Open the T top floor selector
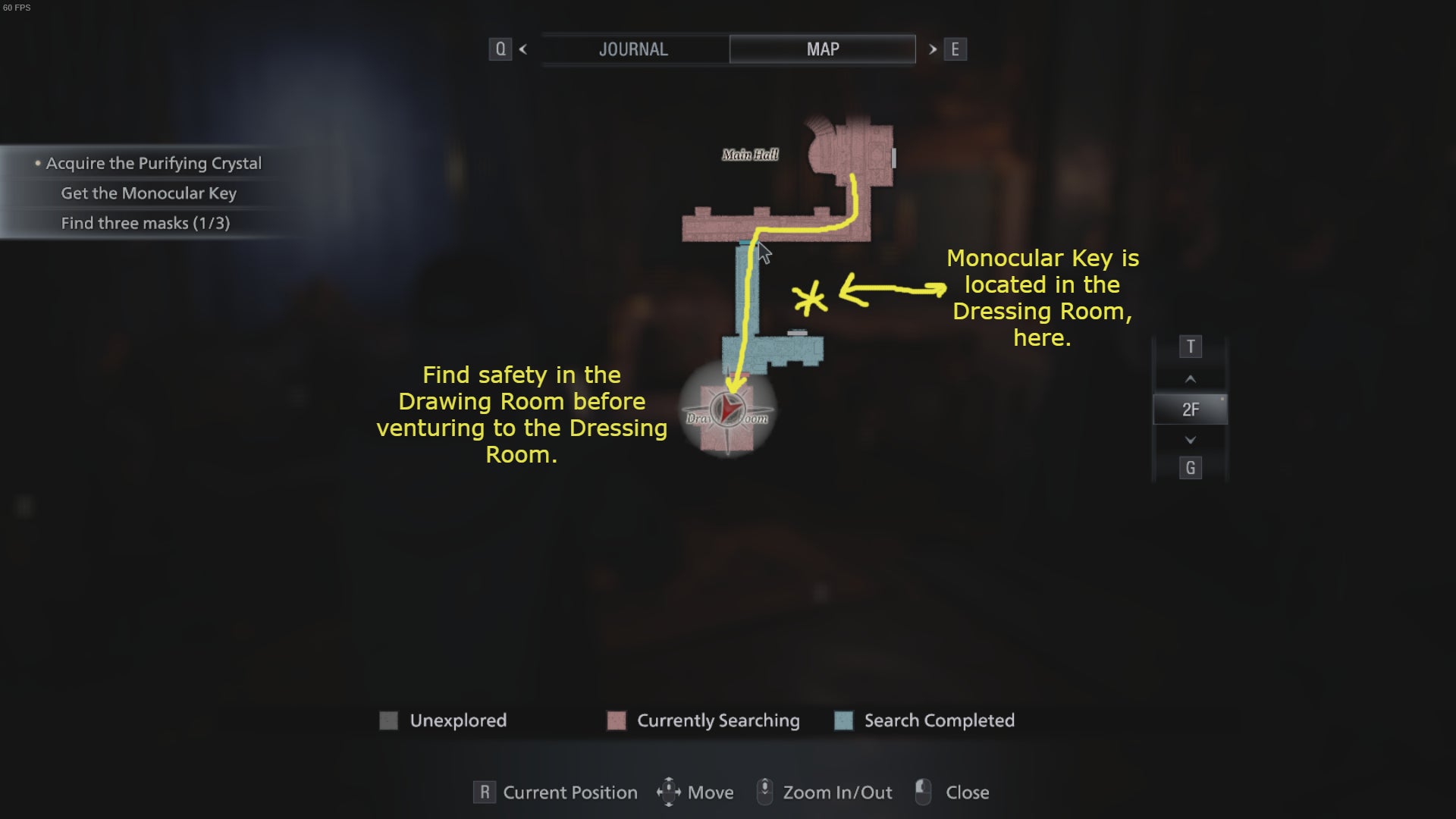The image size is (1456, 819). tap(1191, 347)
